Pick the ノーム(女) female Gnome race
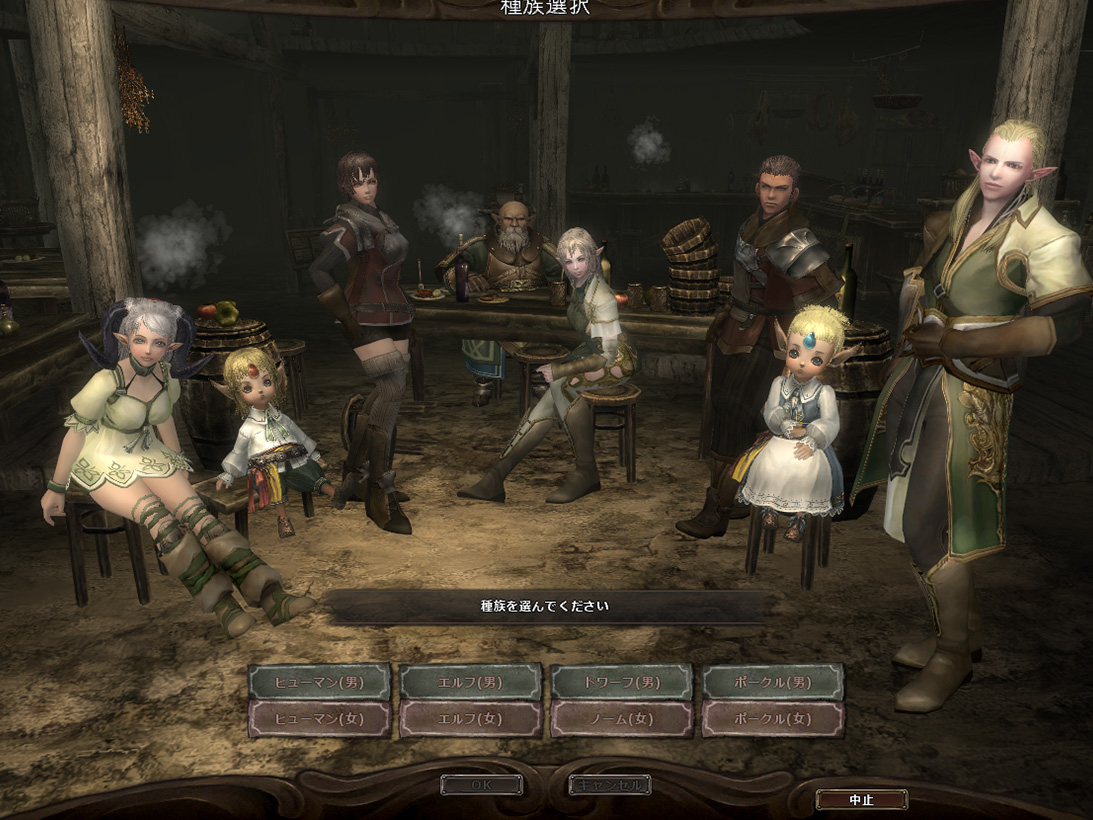 click(x=621, y=718)
